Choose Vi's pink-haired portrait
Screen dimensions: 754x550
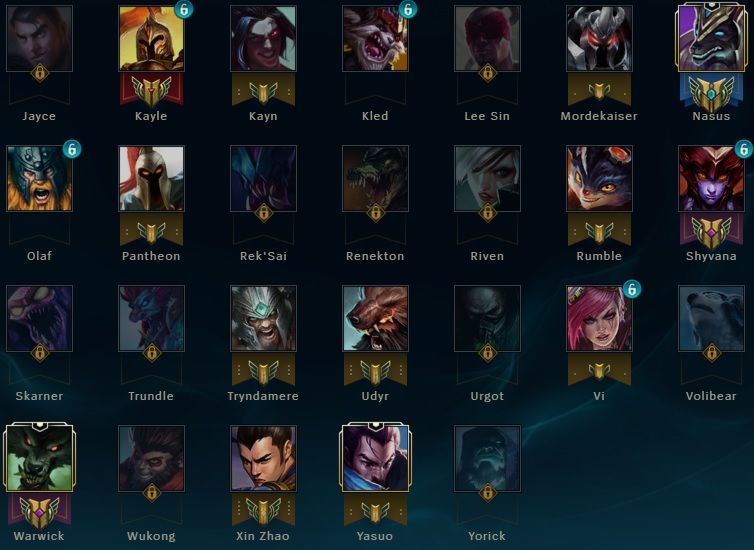(599, 318)
